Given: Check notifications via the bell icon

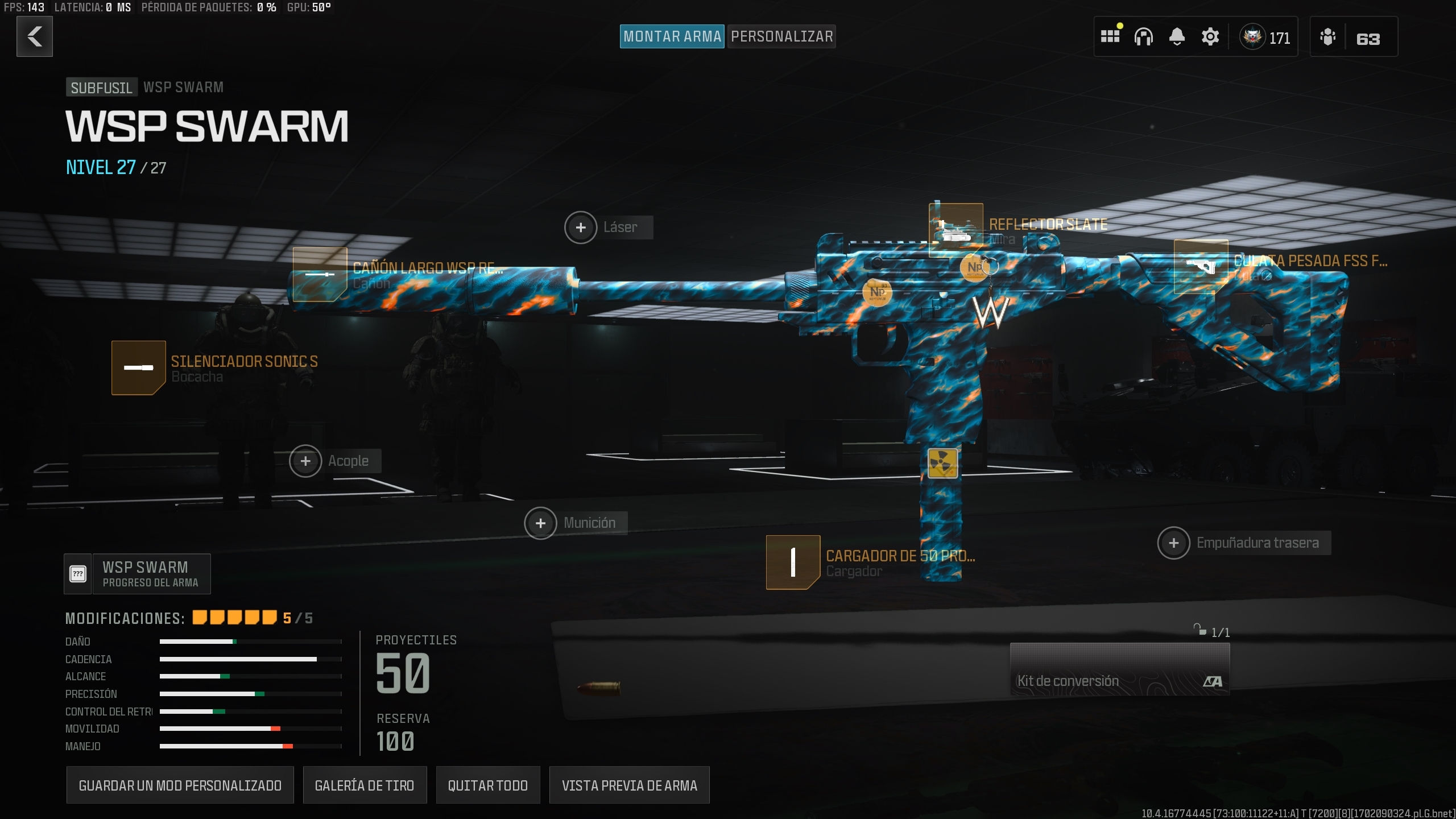Looking at the screenshot, I should tap(1177, 36).
